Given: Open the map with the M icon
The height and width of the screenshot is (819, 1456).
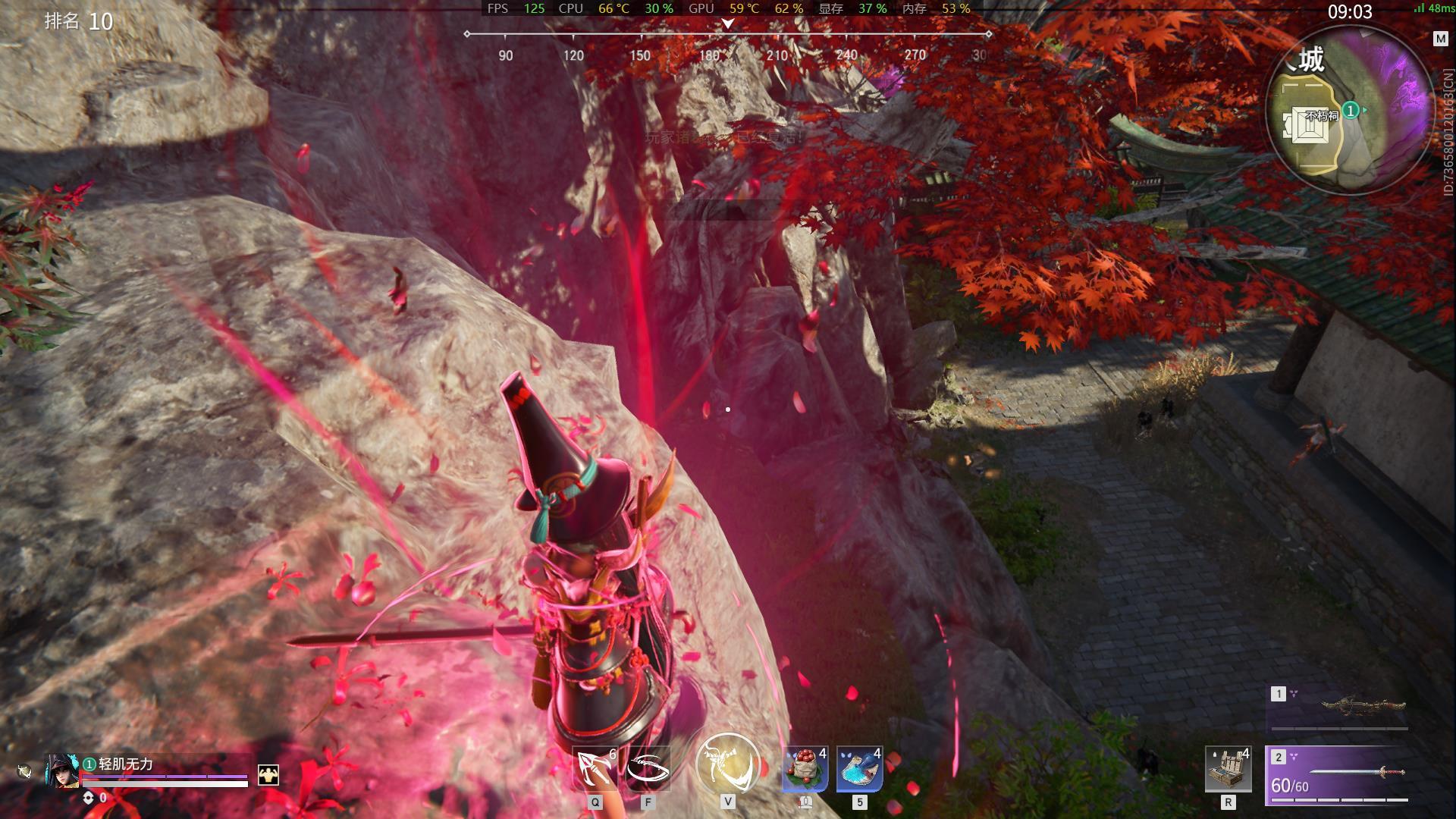Looking at the screenshot, I should [x=1440, y=39].
